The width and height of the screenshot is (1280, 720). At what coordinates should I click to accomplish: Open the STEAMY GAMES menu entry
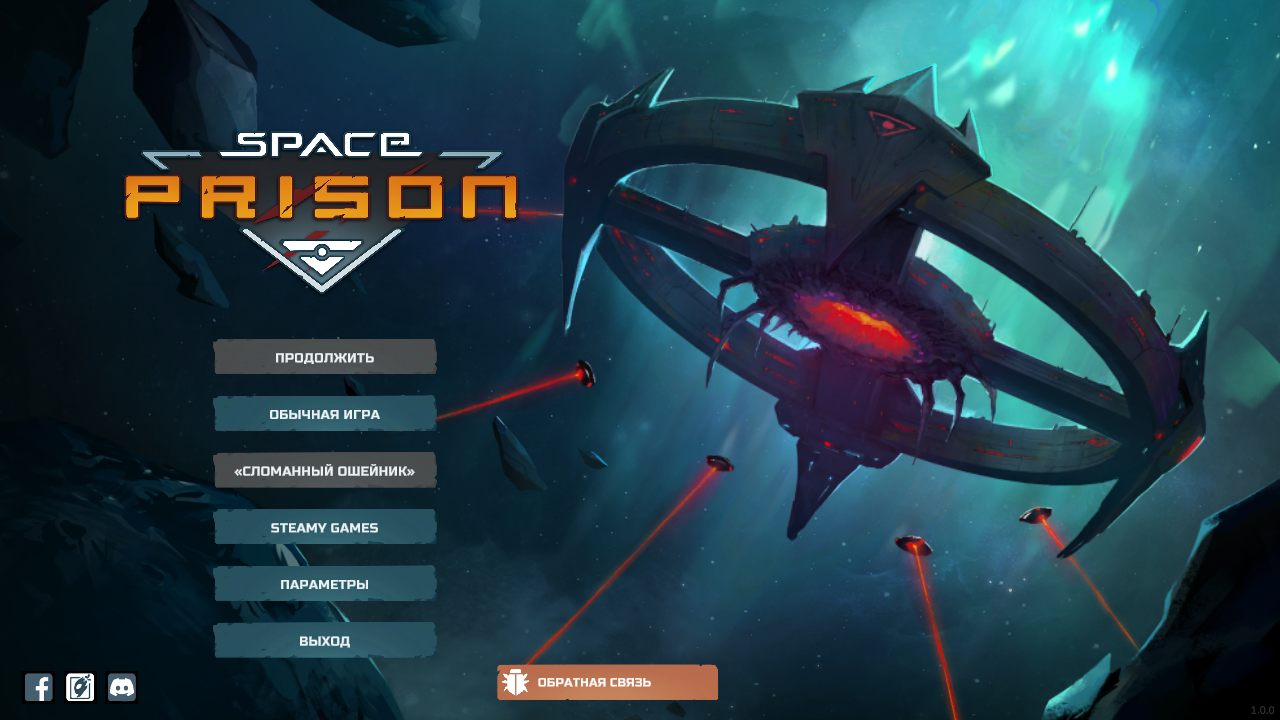click(324, 526)
